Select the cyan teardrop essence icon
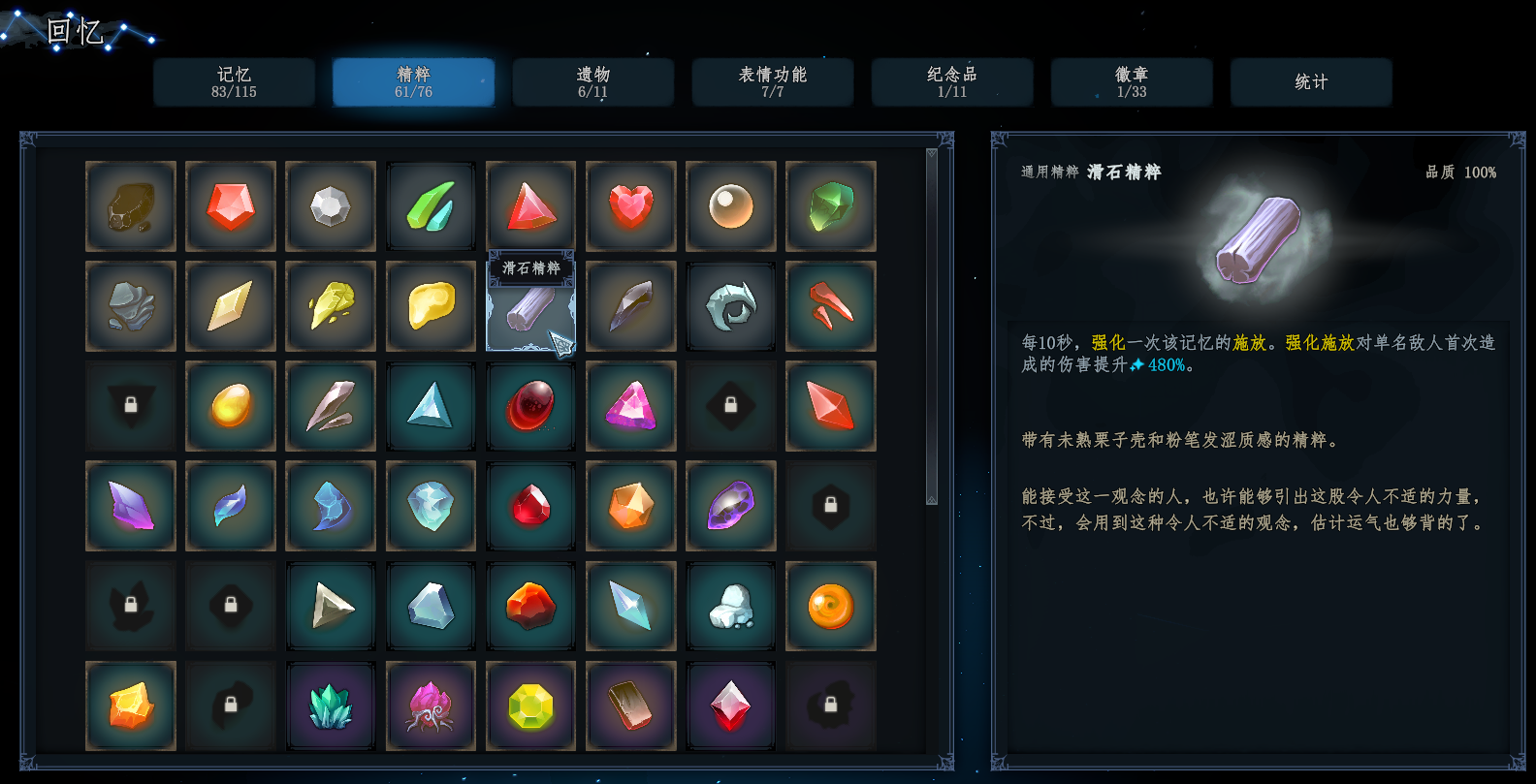 (x=231, y=506)
